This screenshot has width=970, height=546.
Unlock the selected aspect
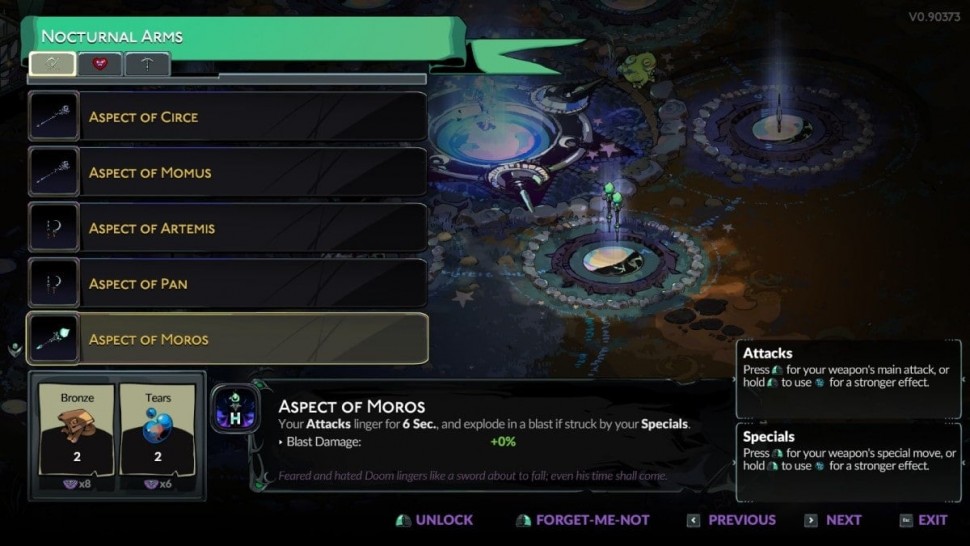[x=435, y=520]
